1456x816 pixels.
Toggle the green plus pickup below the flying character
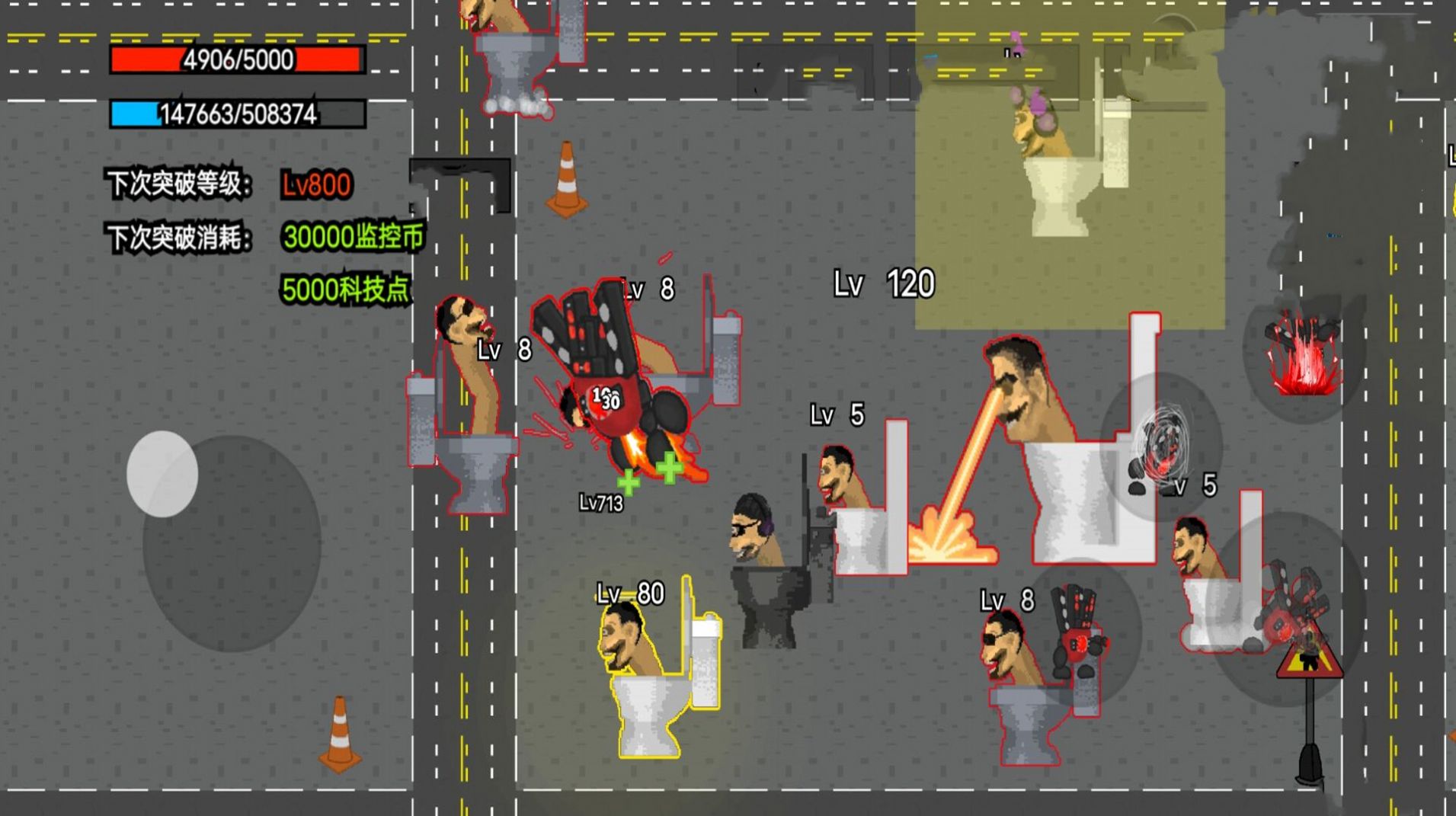[x=668, y=465]
